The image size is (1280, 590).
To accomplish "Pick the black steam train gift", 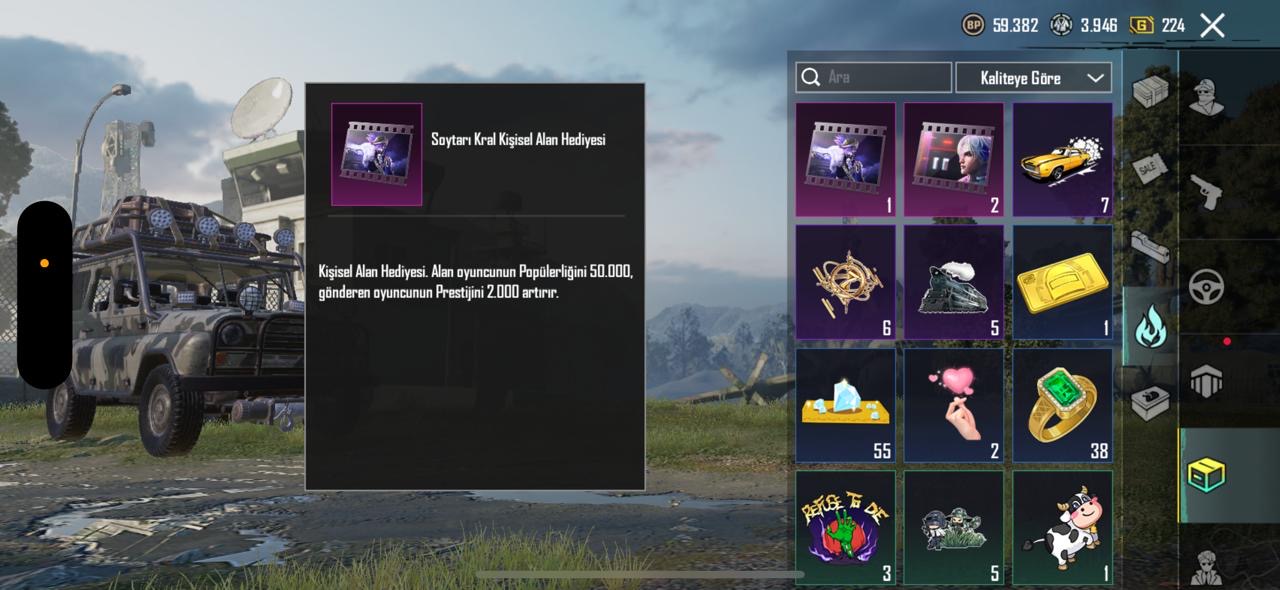I will coord(954,282).
